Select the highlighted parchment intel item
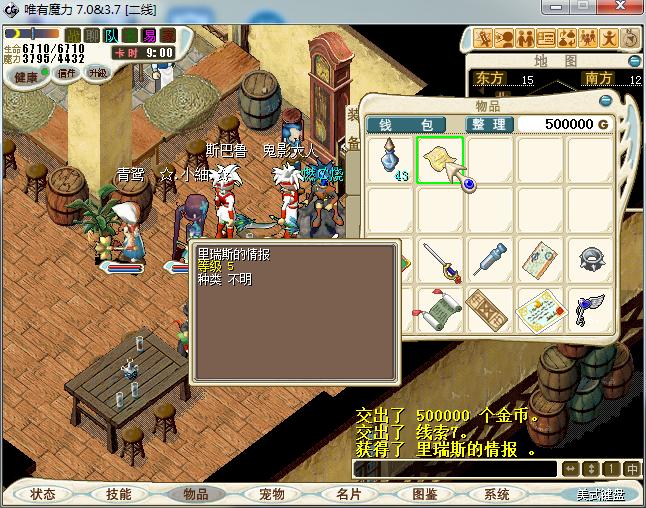The image size is (646, 508). point(440,160)
